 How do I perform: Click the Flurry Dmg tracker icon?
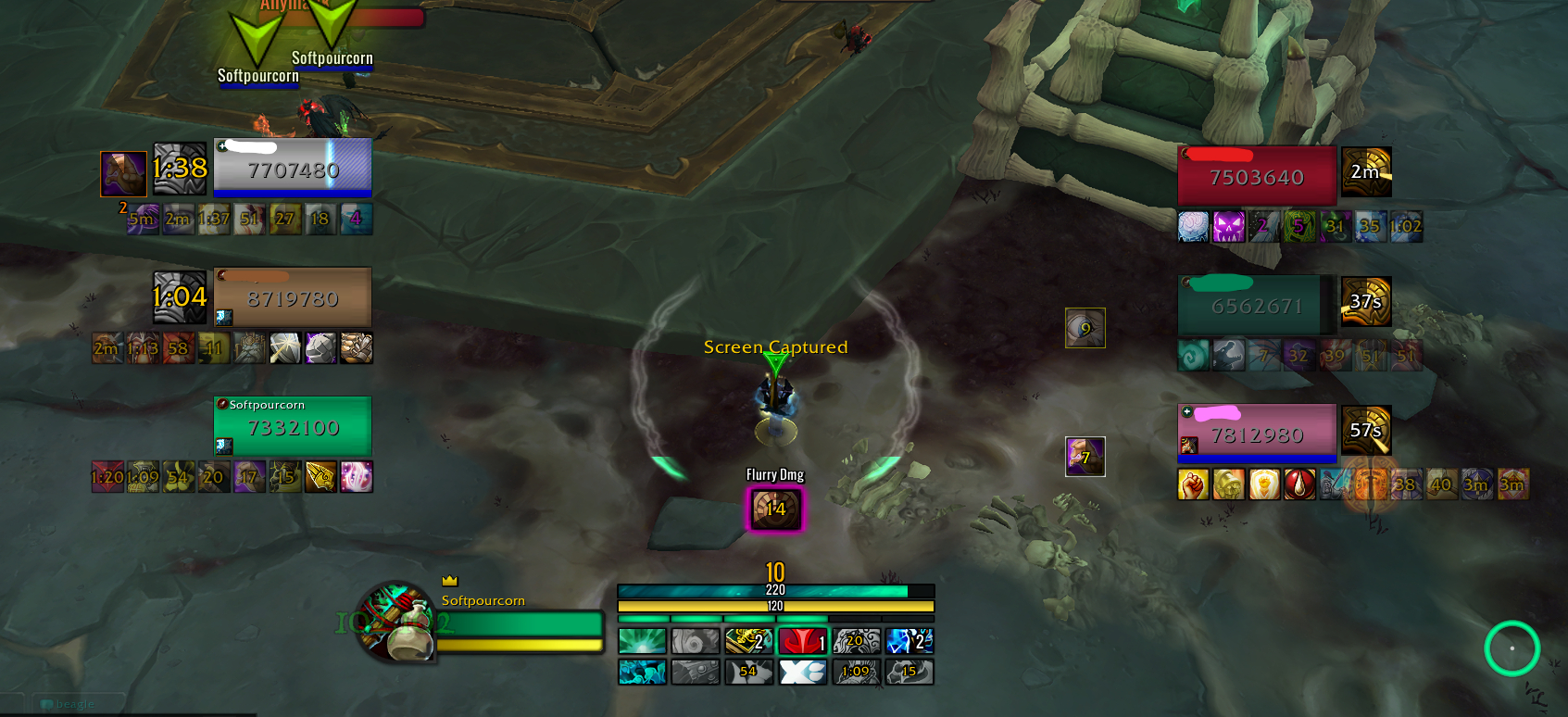tap(775, 509)
